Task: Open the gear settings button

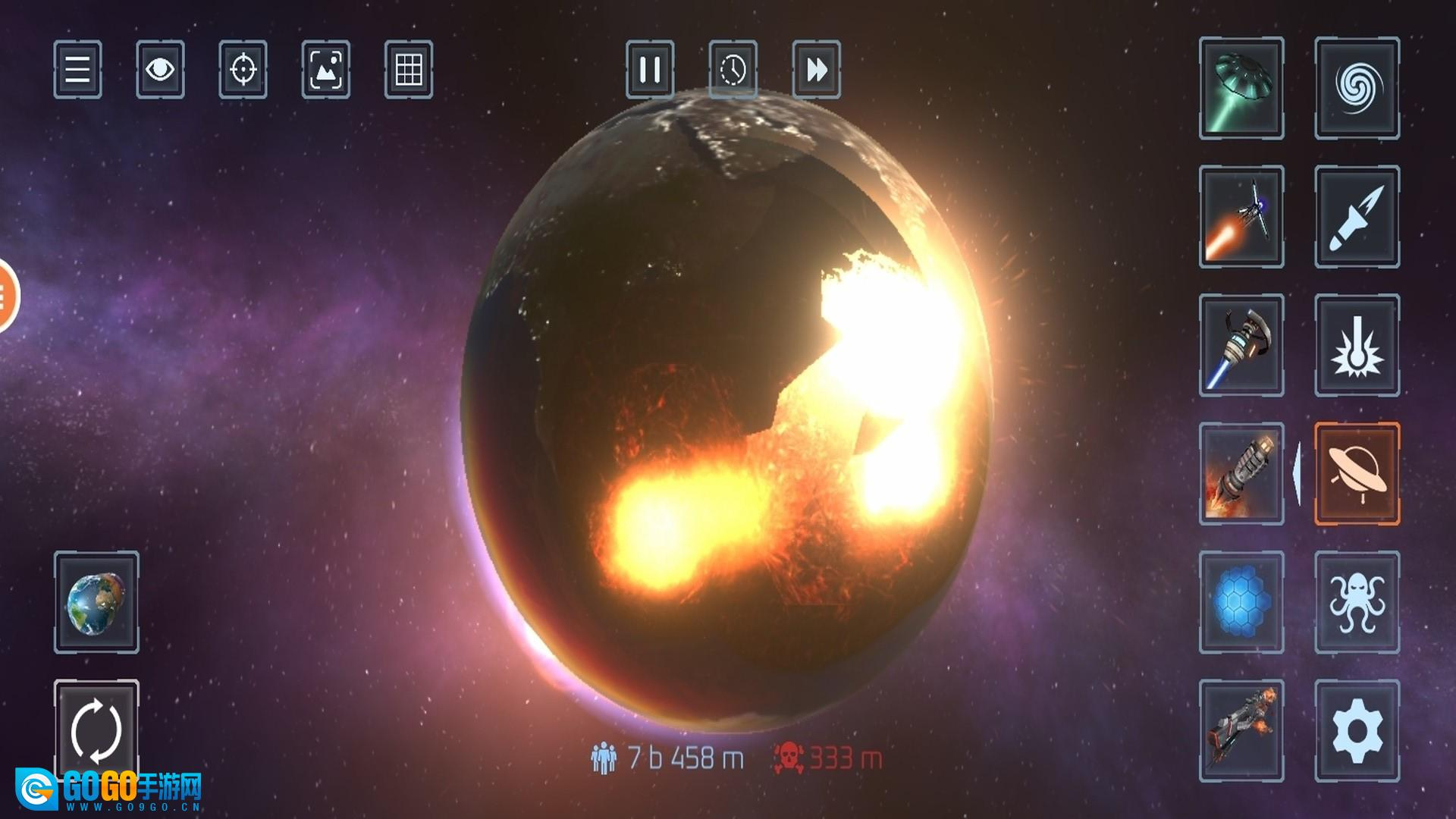Action: click(1357, 731)
